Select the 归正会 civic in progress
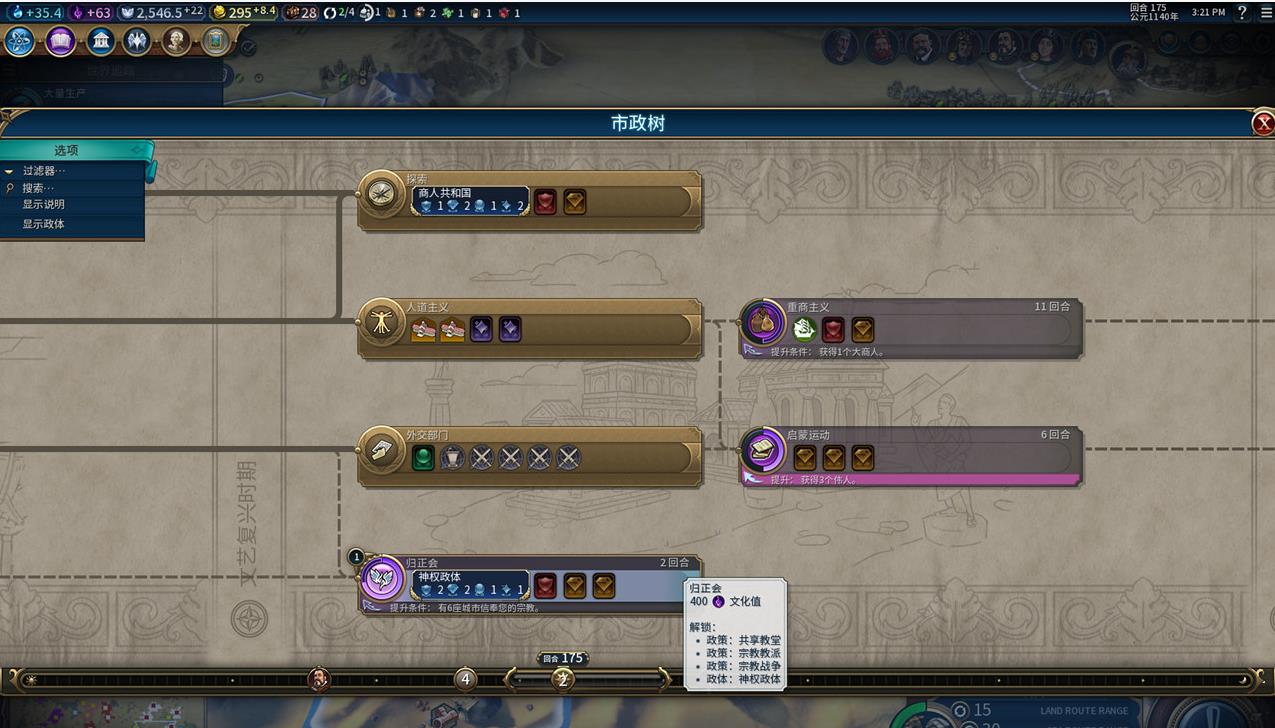The image size is (1275, 728). [381, 578]
